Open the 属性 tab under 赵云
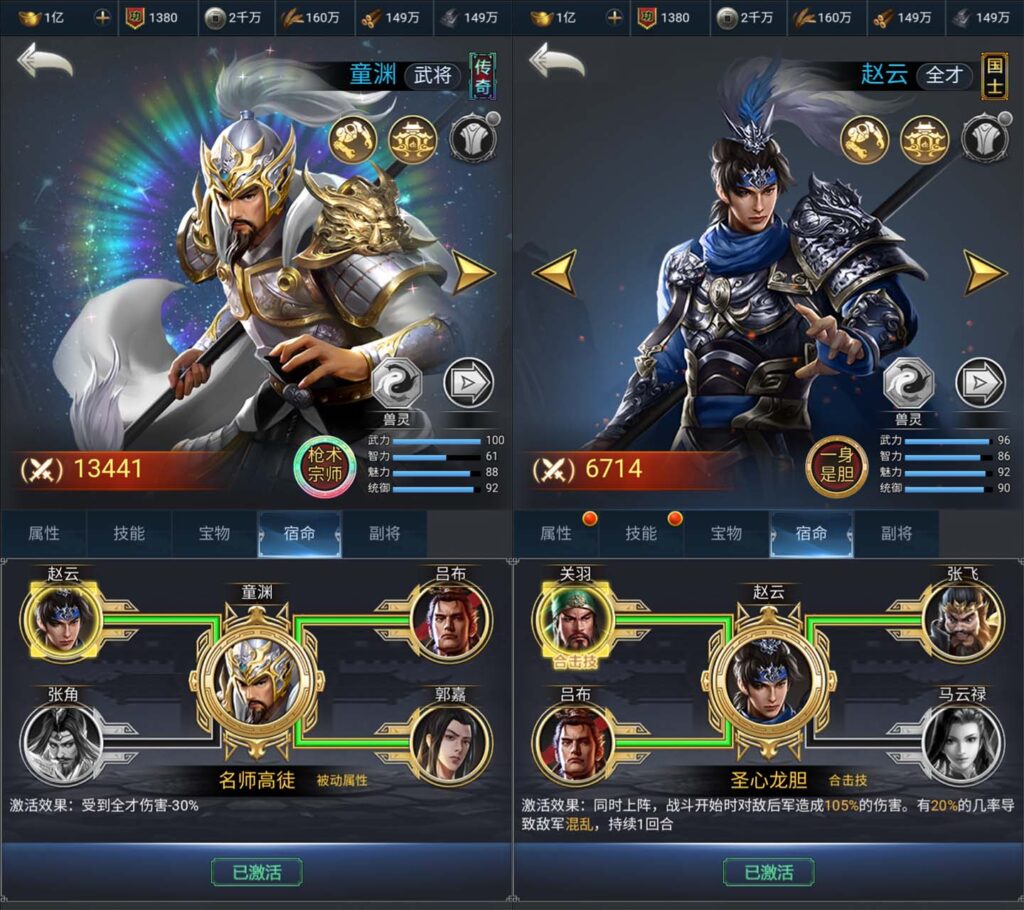The height and width of the screenshot is (910, 1024). click(x=556, y=534)
